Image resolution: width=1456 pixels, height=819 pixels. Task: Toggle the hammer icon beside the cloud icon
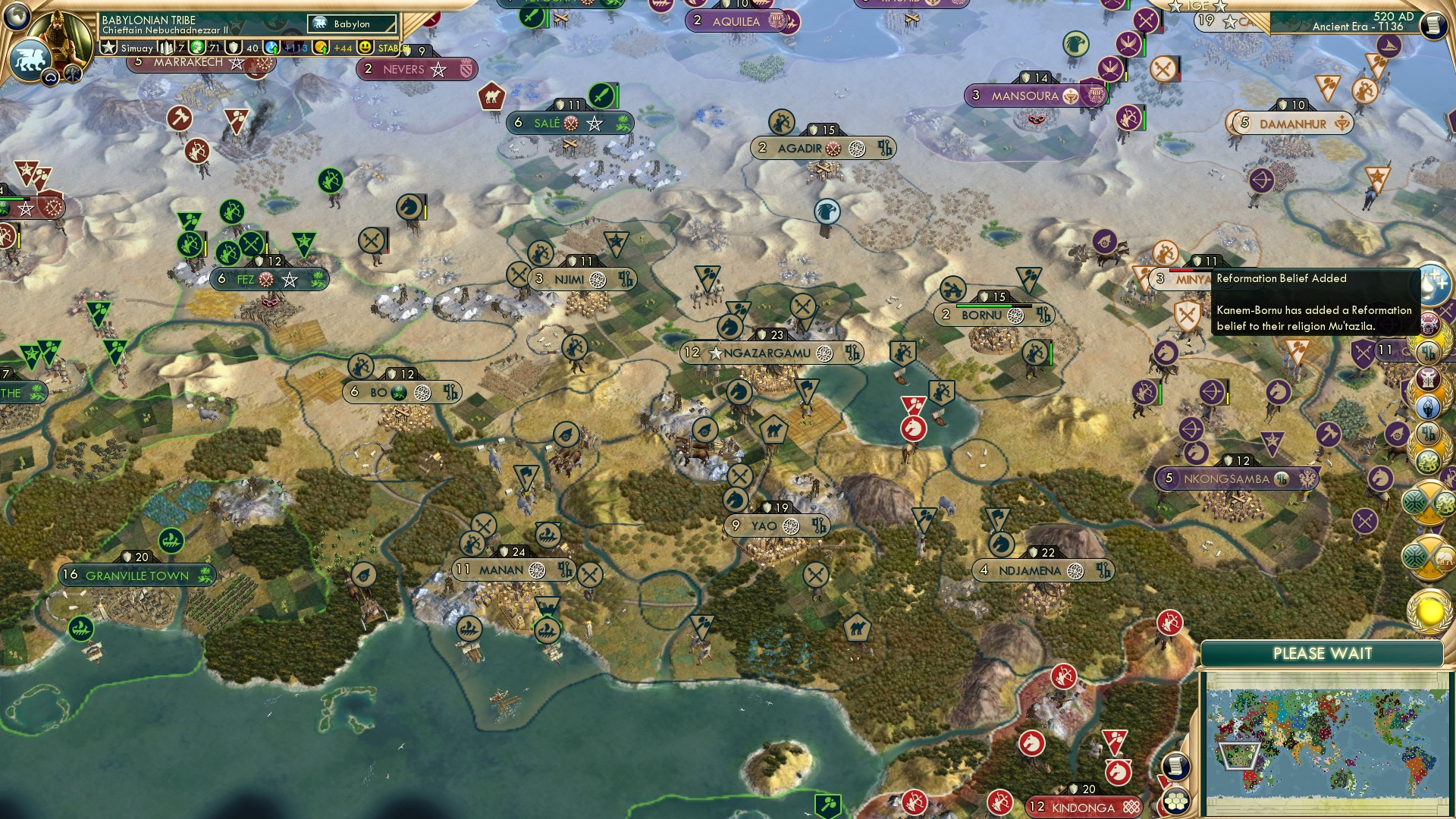click(72, 74)
